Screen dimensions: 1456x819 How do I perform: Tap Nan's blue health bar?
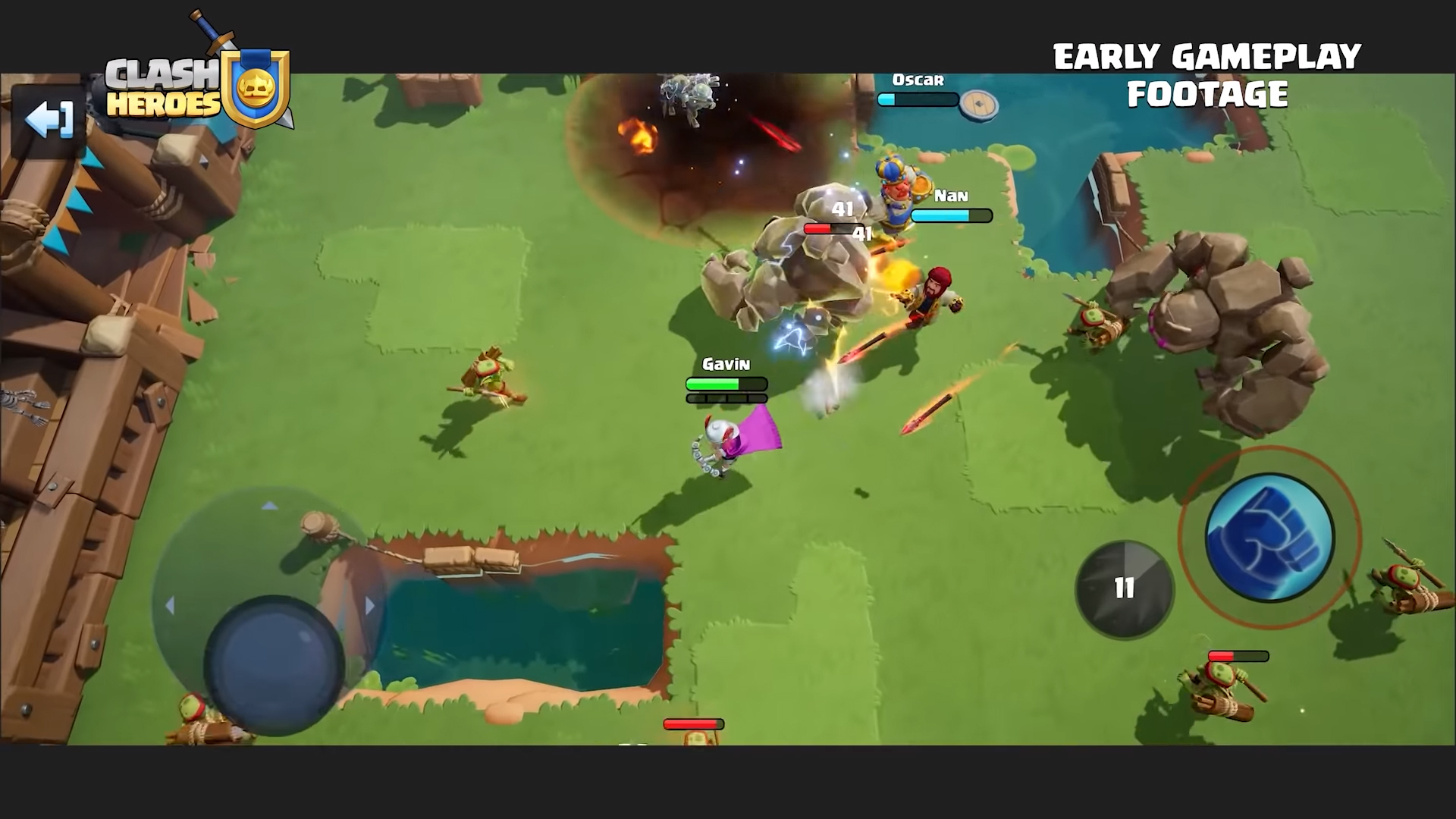(951, 215)
